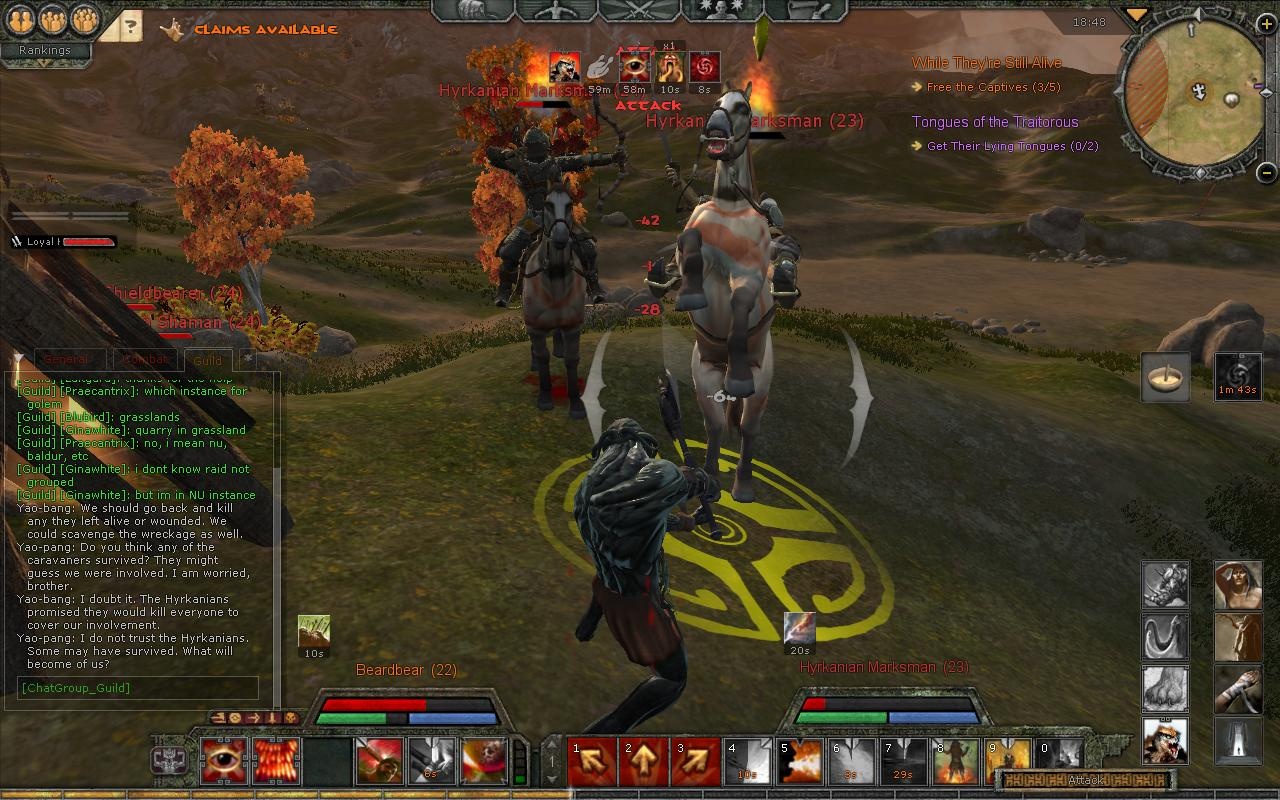Activate the flame burst ability beside the eye icon
This screenshot has height=800, width=1280.
[276, 760]
